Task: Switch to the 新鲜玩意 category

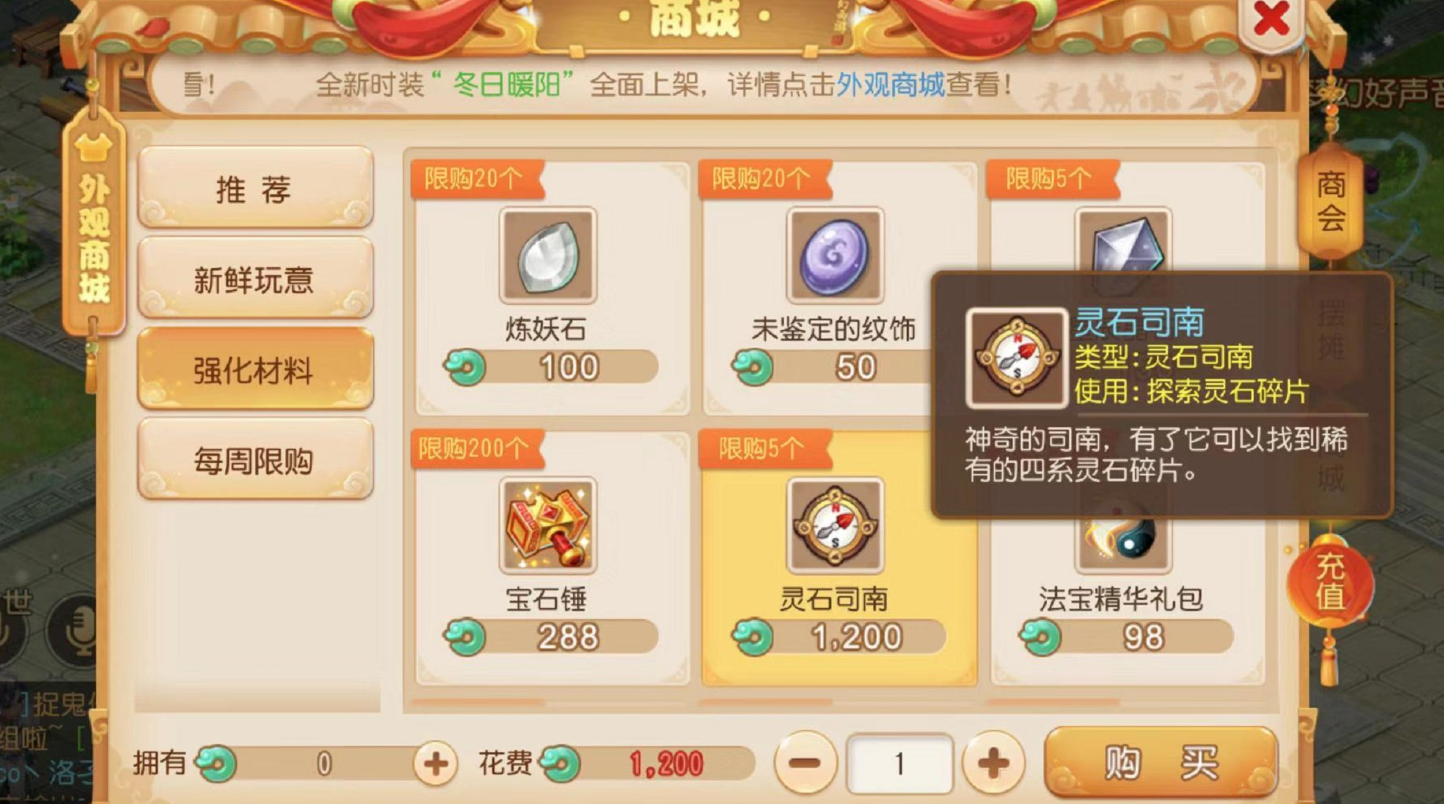Action: click(x=255, y=278)
